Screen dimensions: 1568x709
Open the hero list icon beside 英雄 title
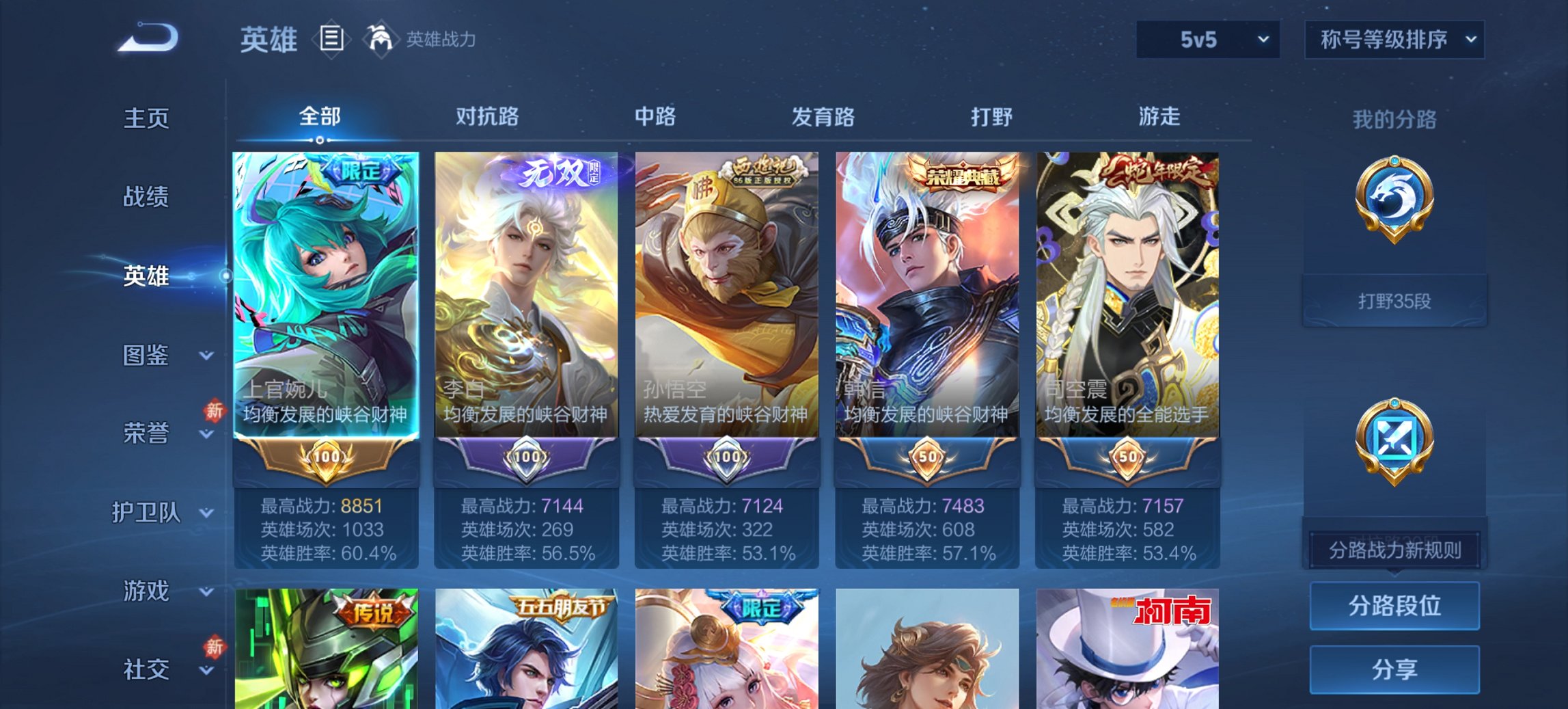[x=332, y=40]
